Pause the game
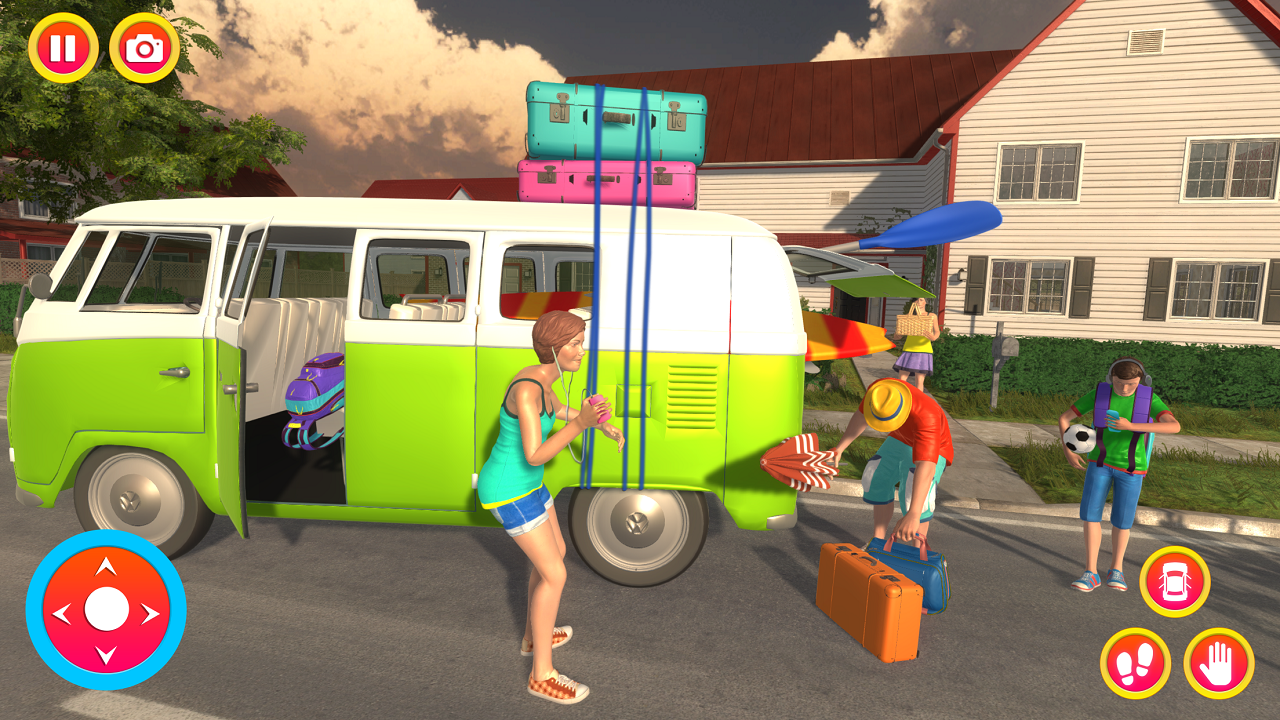The width and height of the screenshot is (1280, 720). [x=60, y=47]
